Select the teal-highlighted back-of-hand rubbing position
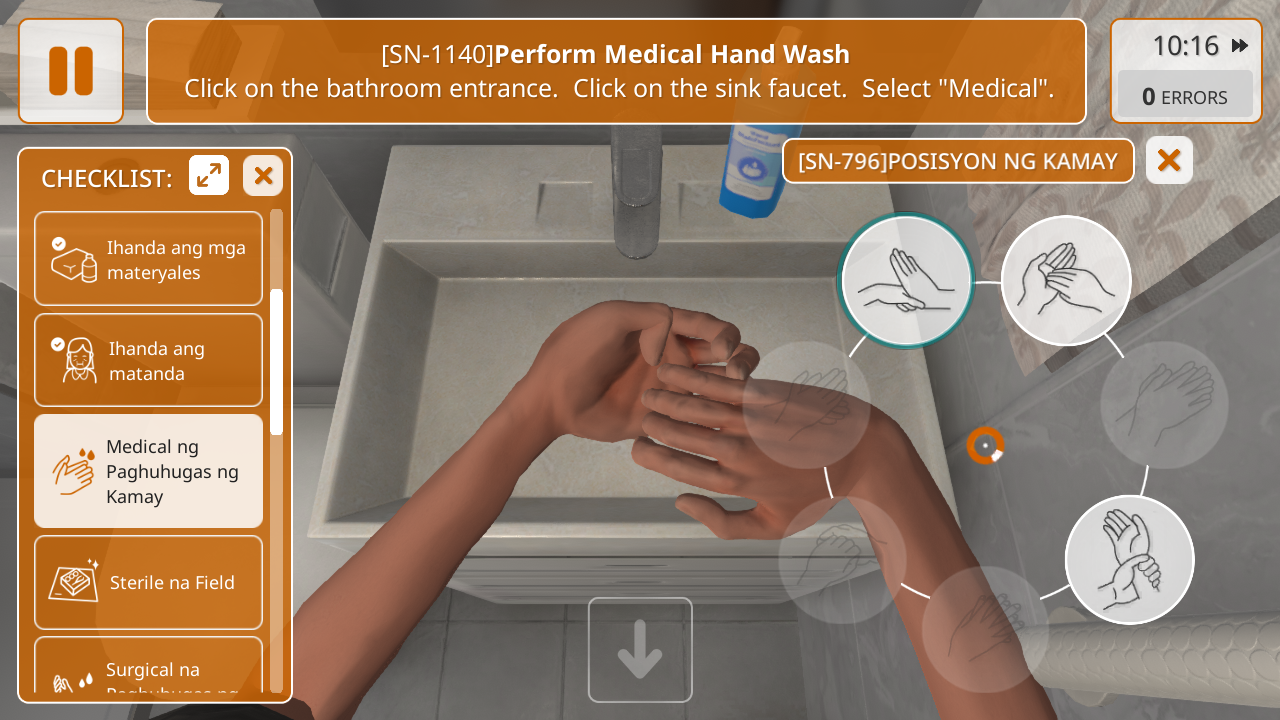The width and height of the screenshot is (1280, 720). click(x=906, y=280)
